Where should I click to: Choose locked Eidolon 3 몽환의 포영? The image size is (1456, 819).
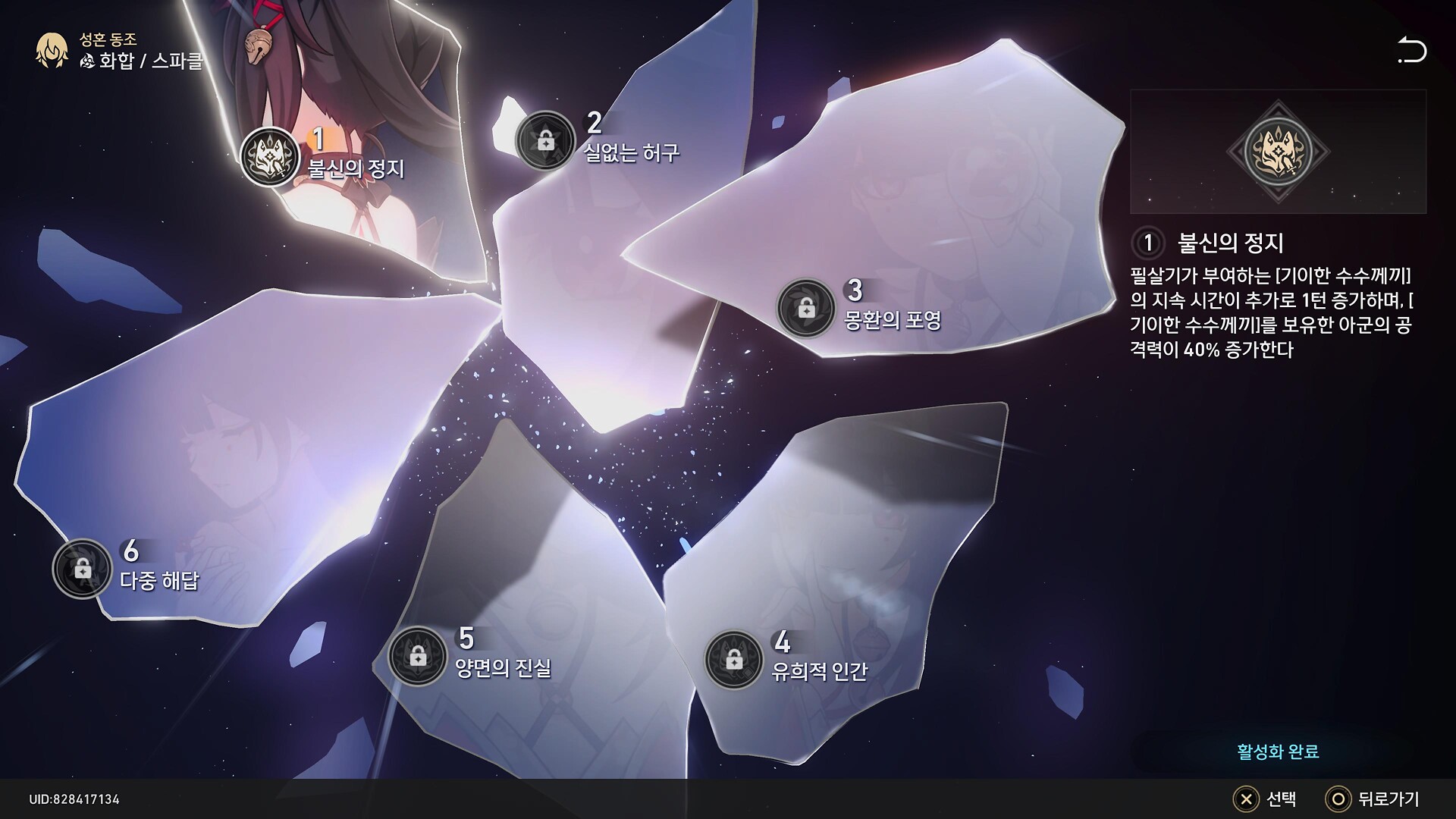tap(806, 308)
